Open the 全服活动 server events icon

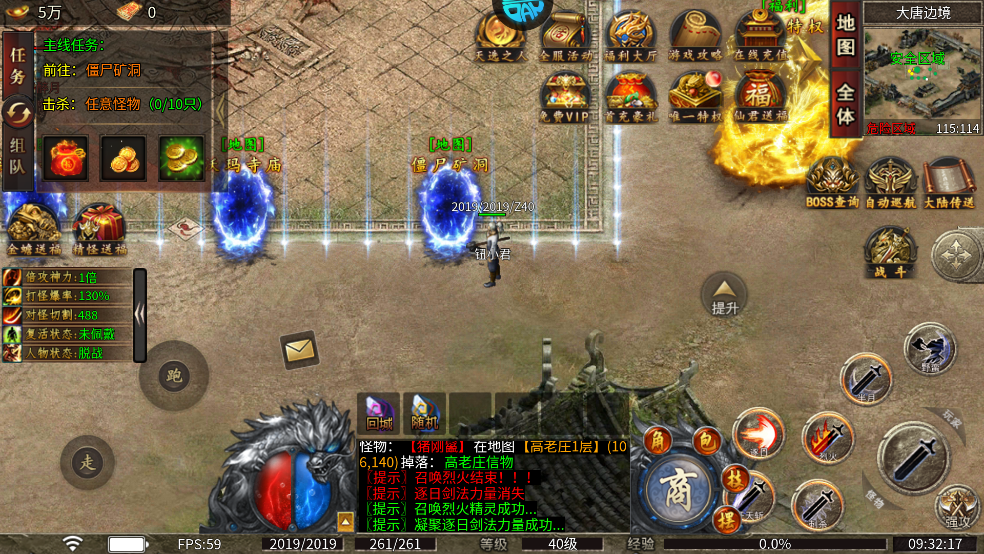pos(566,37)
